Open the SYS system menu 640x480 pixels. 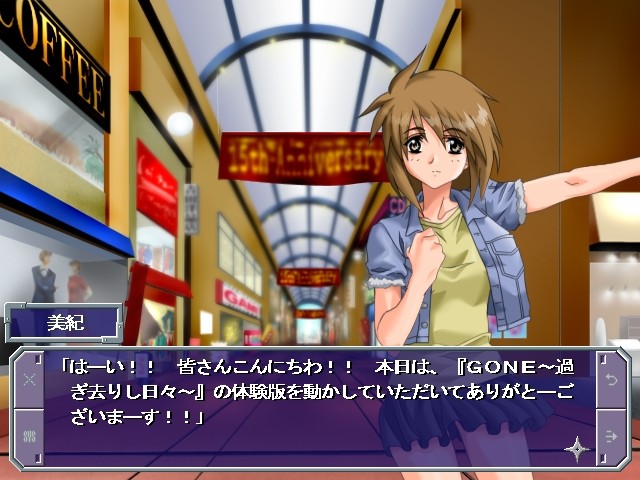point(29,435)
